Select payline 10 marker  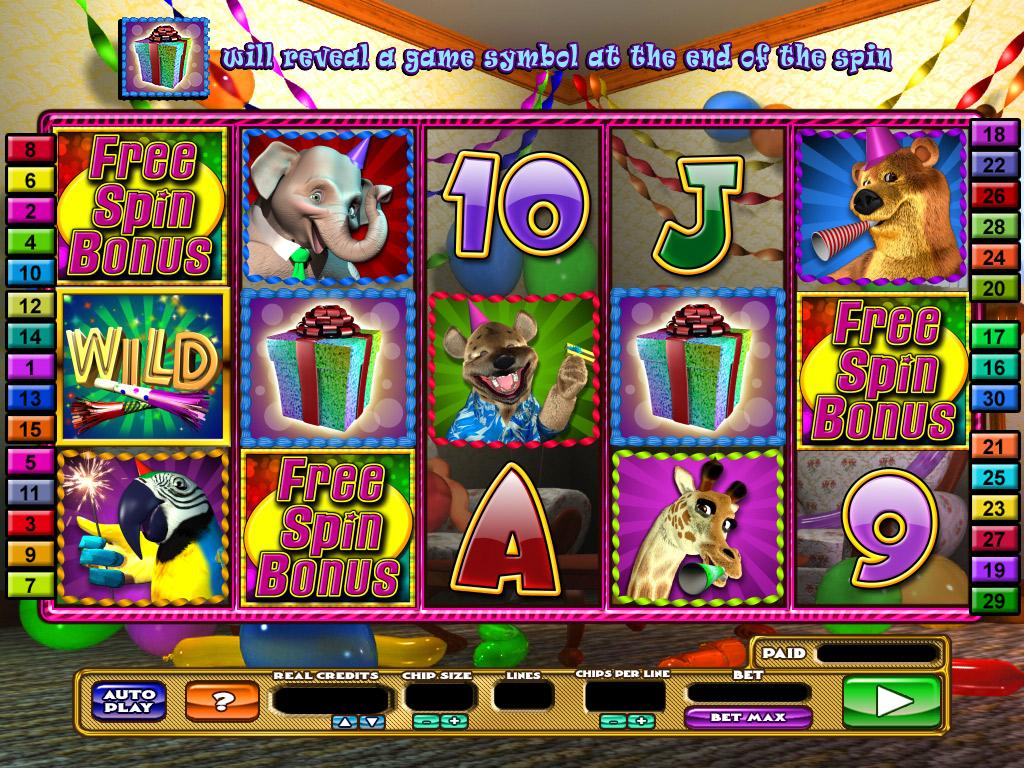point(31,272)
